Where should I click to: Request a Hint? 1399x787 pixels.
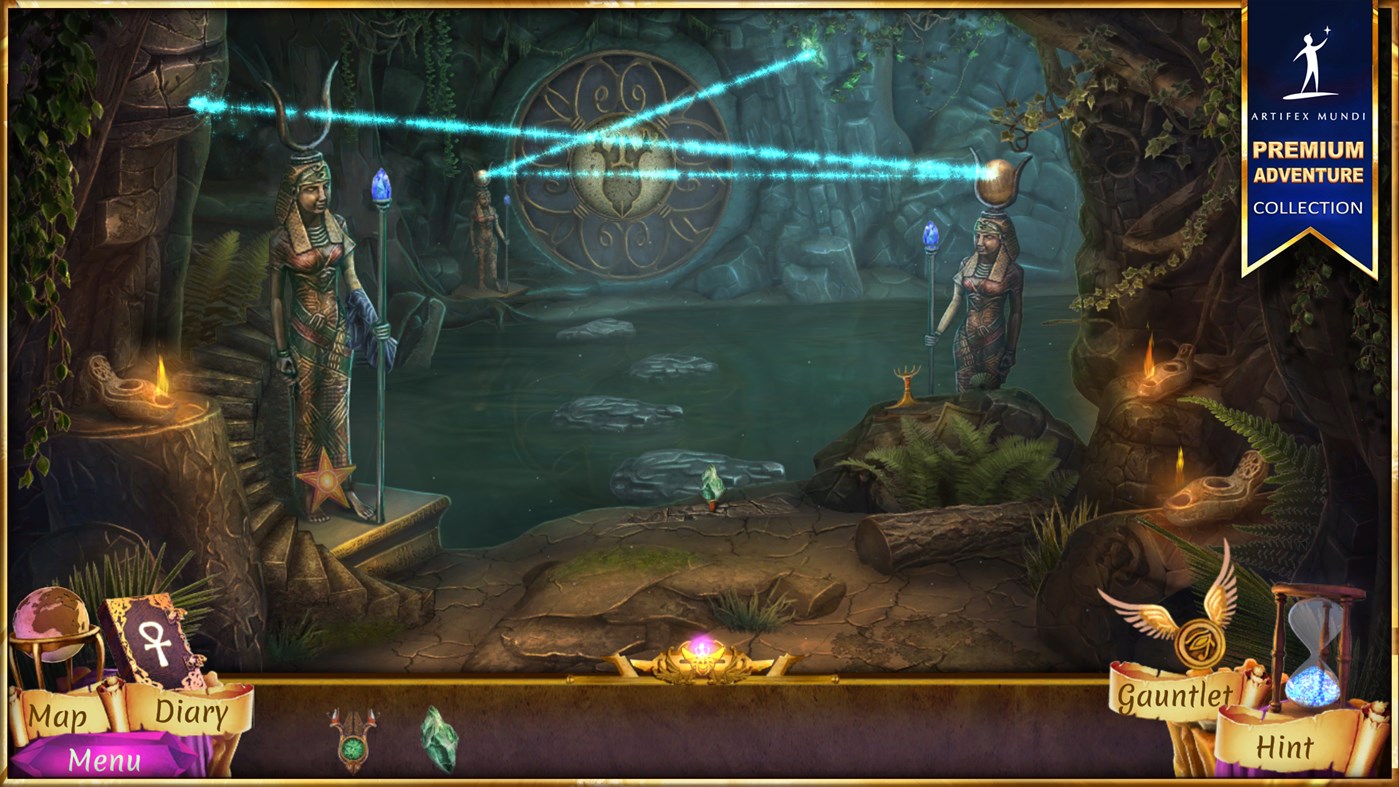pos(1287,745)
